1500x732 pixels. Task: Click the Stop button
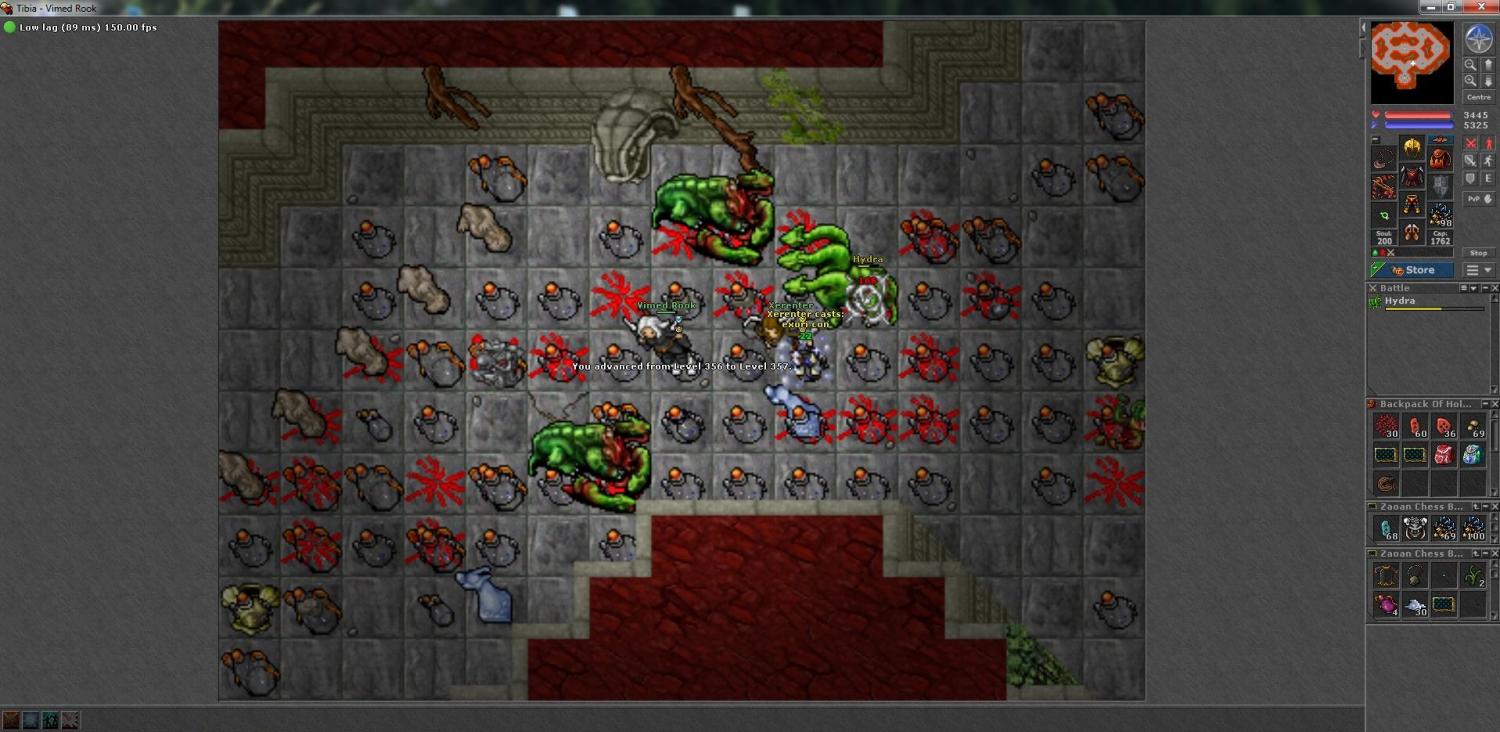point(1478,253)
